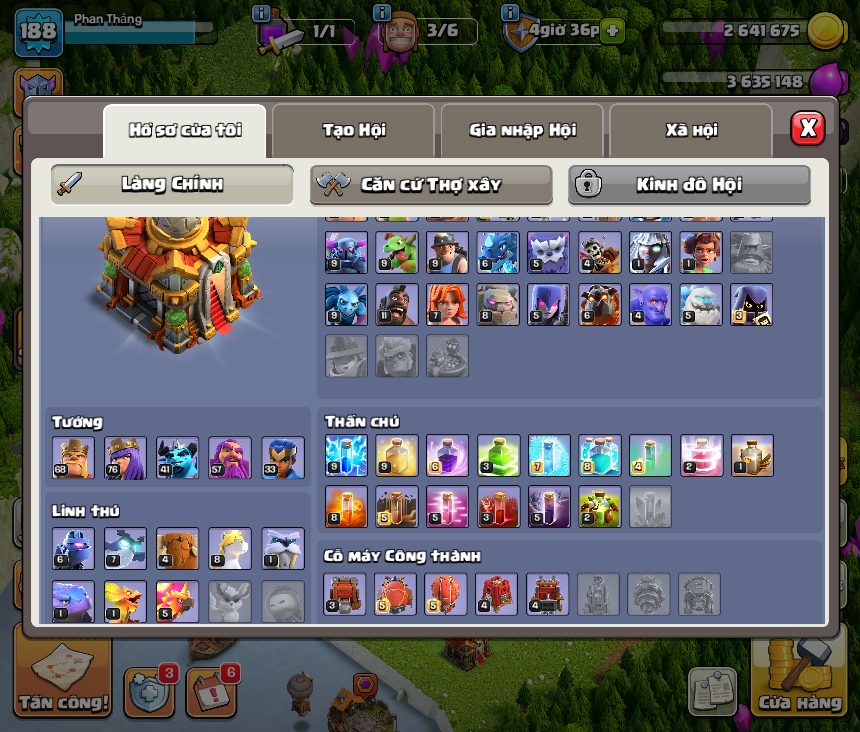Open the locked Kinh đô Hội view
The height and width of the screenshot is (732, 860).
(x=689, y=184)
